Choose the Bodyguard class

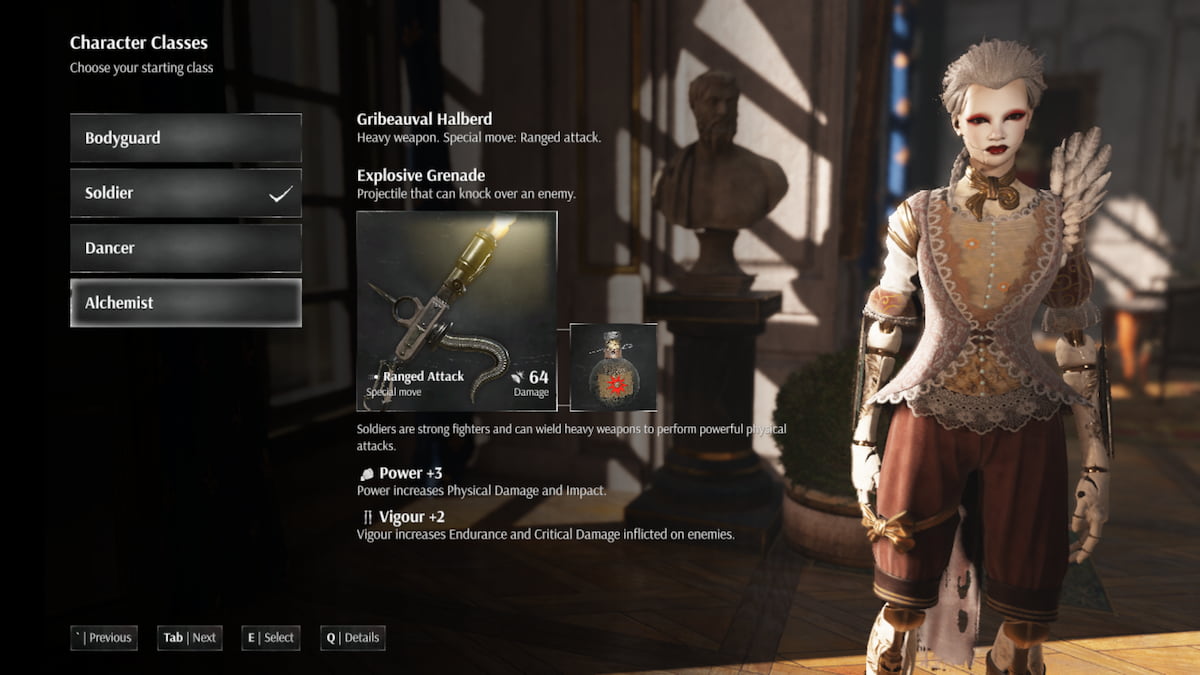point(185,138)
